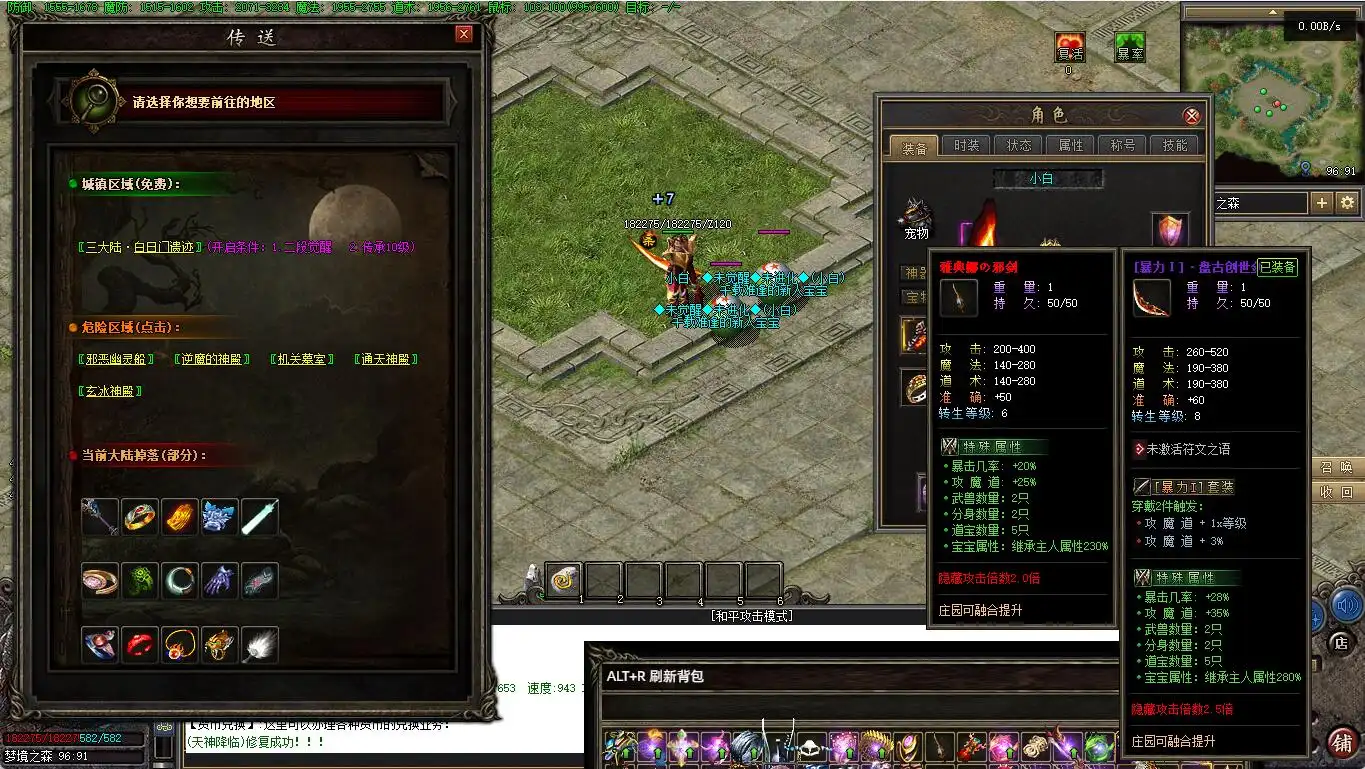Image resolution: width=1365 pixels, height=769 pixels.
Task: Switch to the 技能 skills tab
Action: pos(1174,146)
